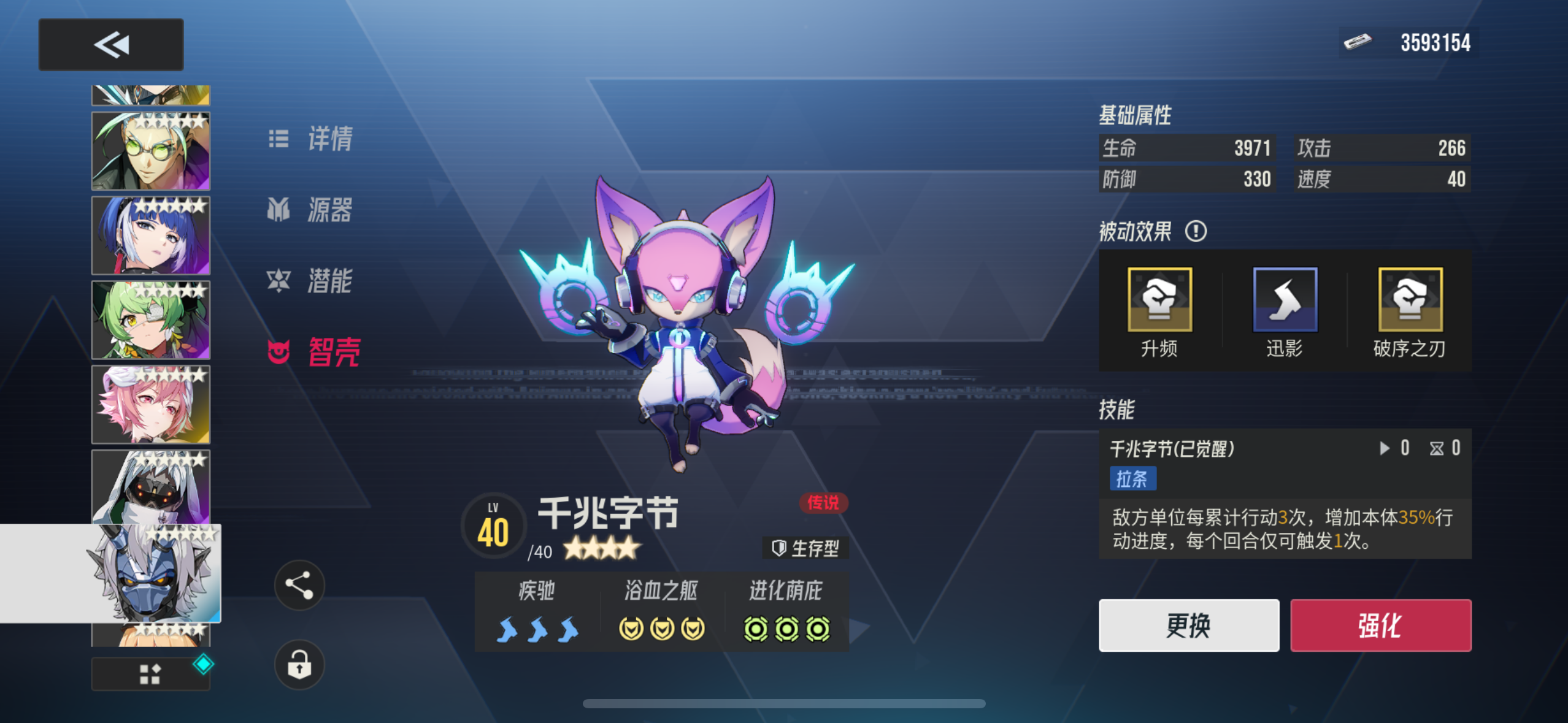Select the 升频 passive effect icon
The height and width of the screenshot is (723, 1568).
[x=1161, y=300]
